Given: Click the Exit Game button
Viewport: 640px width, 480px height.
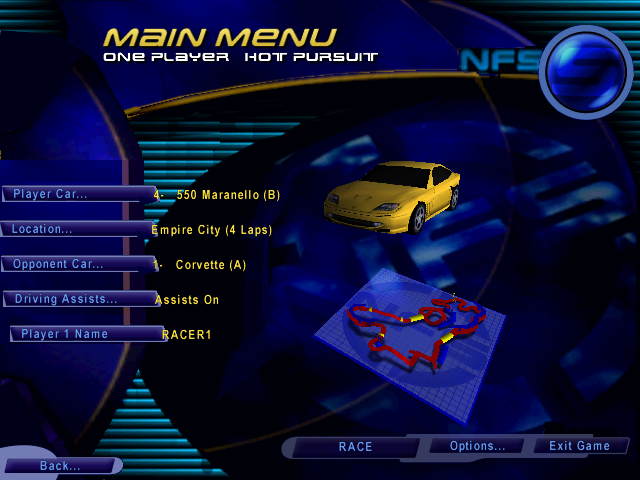Looking at the screenshot, I should pos(579,446).
